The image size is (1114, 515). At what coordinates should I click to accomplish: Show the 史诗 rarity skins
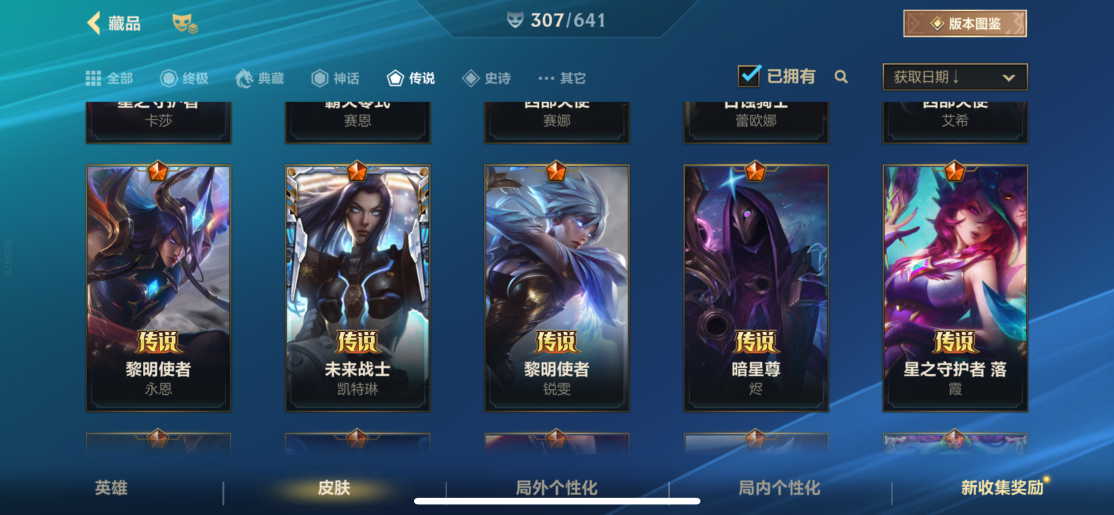coord(486,78)
